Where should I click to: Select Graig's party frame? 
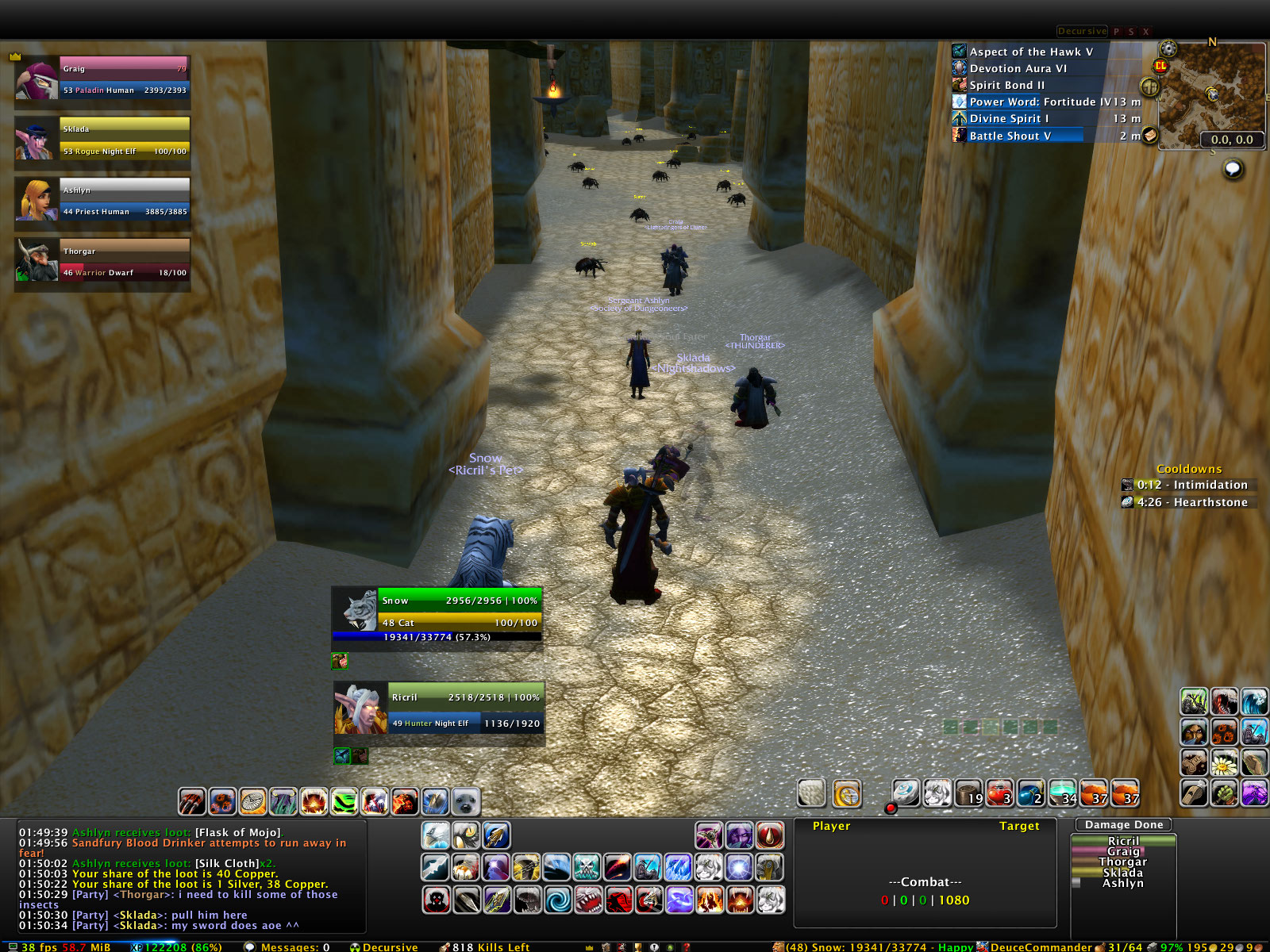tap(124, 78)
